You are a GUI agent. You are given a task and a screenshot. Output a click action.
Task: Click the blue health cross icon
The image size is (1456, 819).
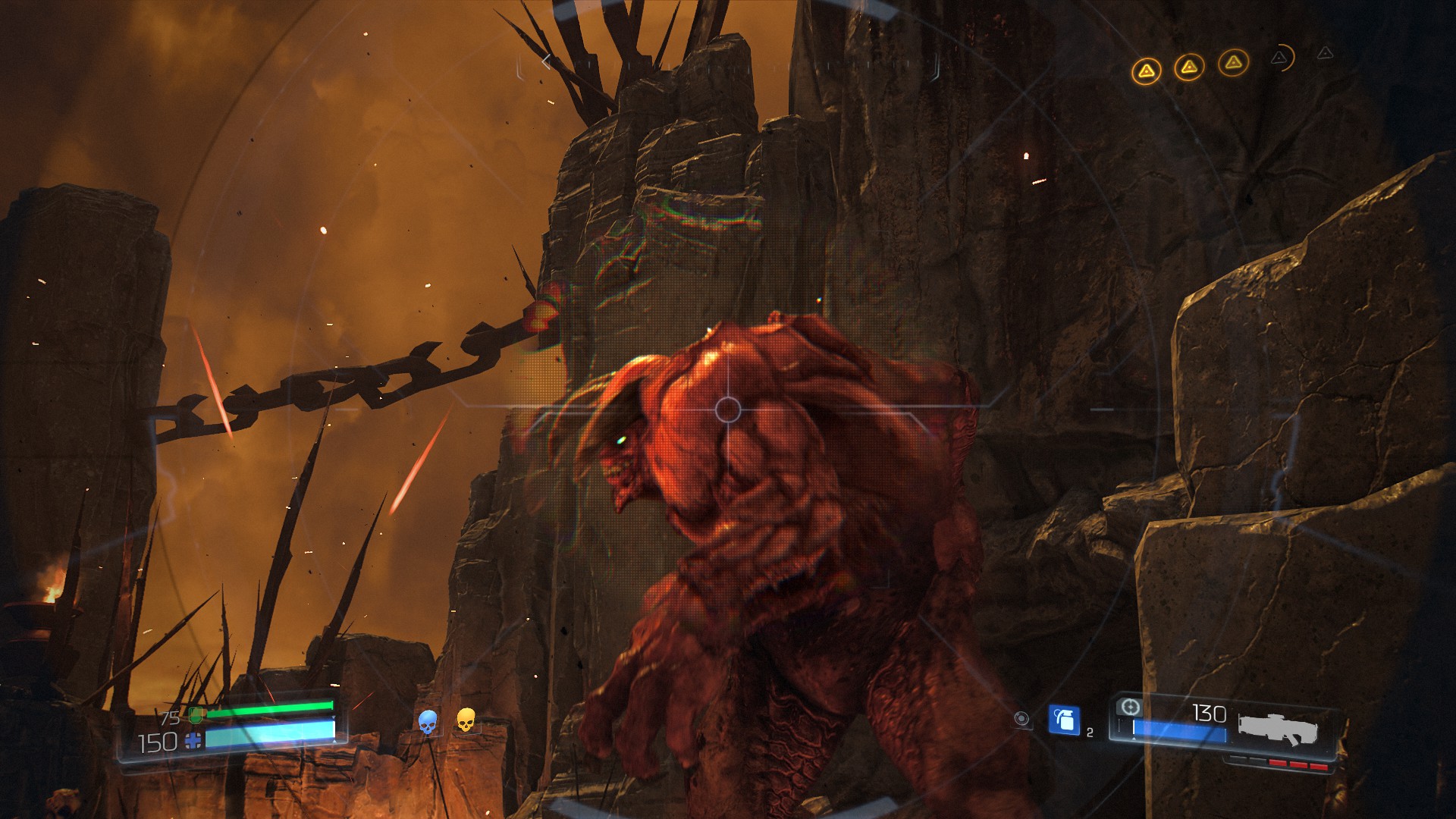(x=193, y=741)
